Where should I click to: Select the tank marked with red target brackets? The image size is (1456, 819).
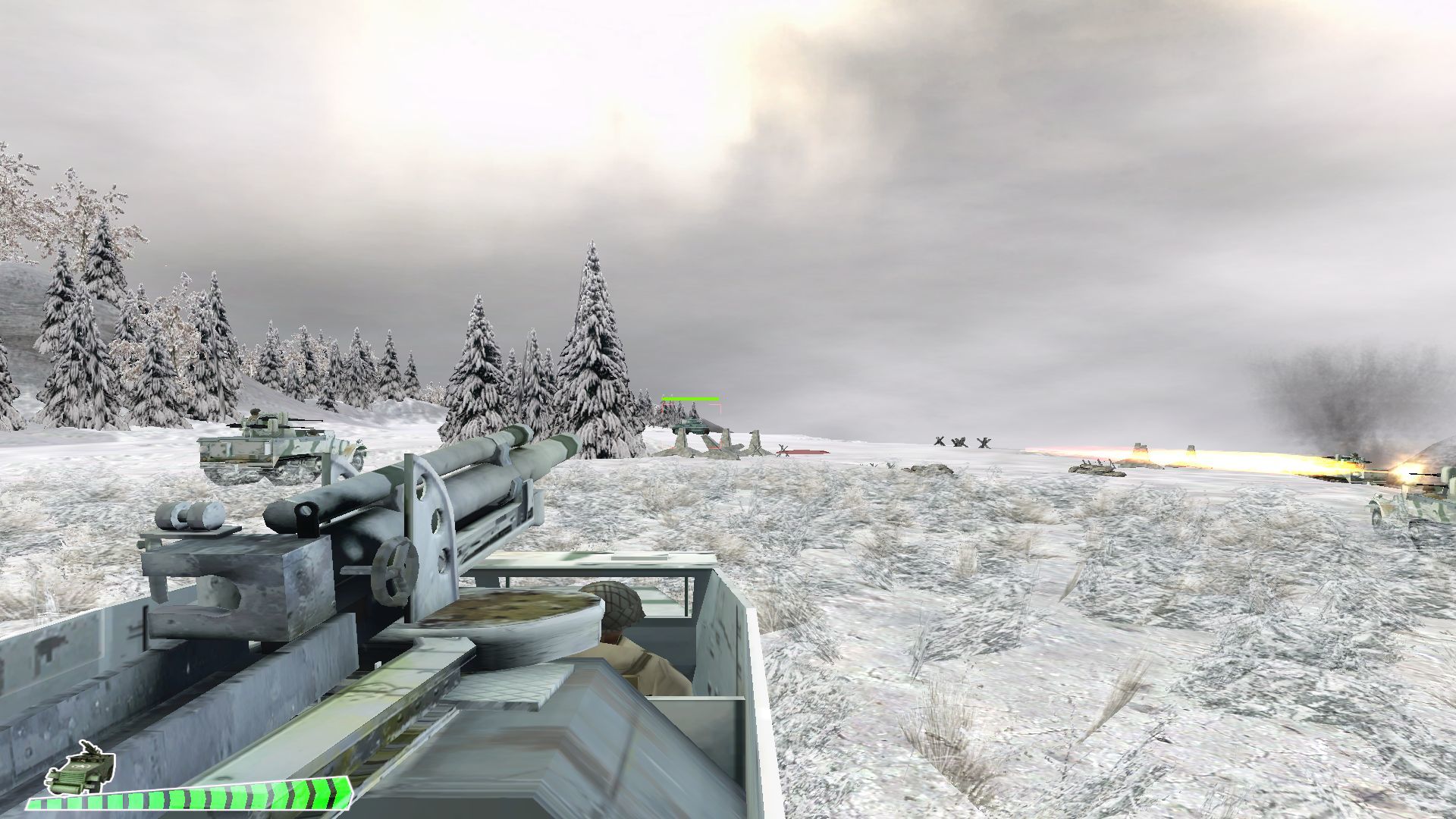(689, 422)
